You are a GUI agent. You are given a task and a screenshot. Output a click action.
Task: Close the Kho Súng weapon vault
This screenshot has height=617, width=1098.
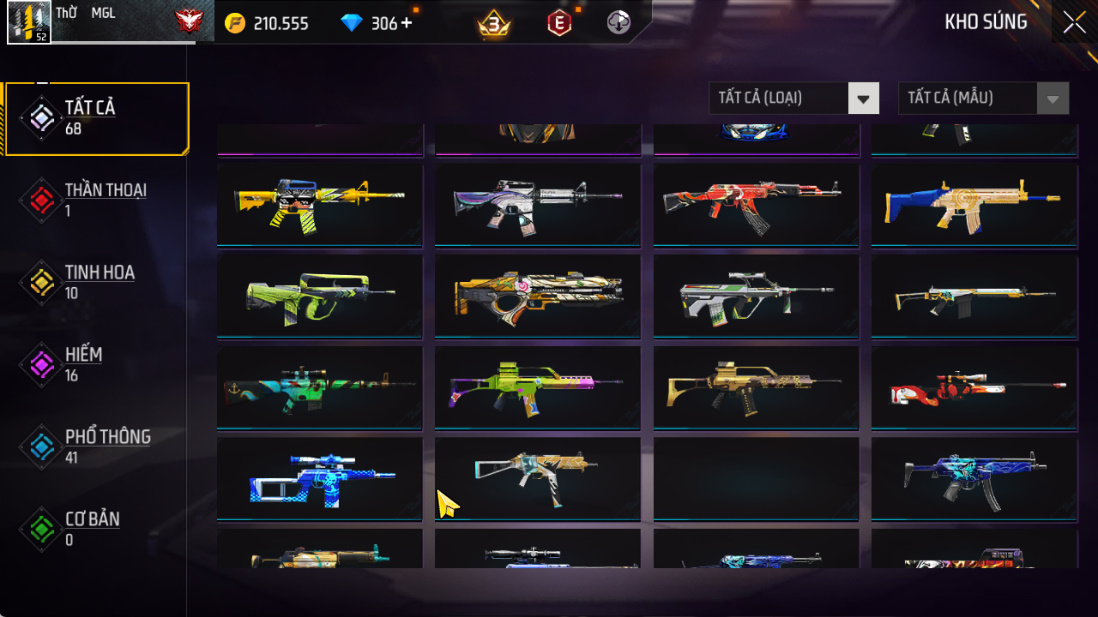(x=1074, y=22)
